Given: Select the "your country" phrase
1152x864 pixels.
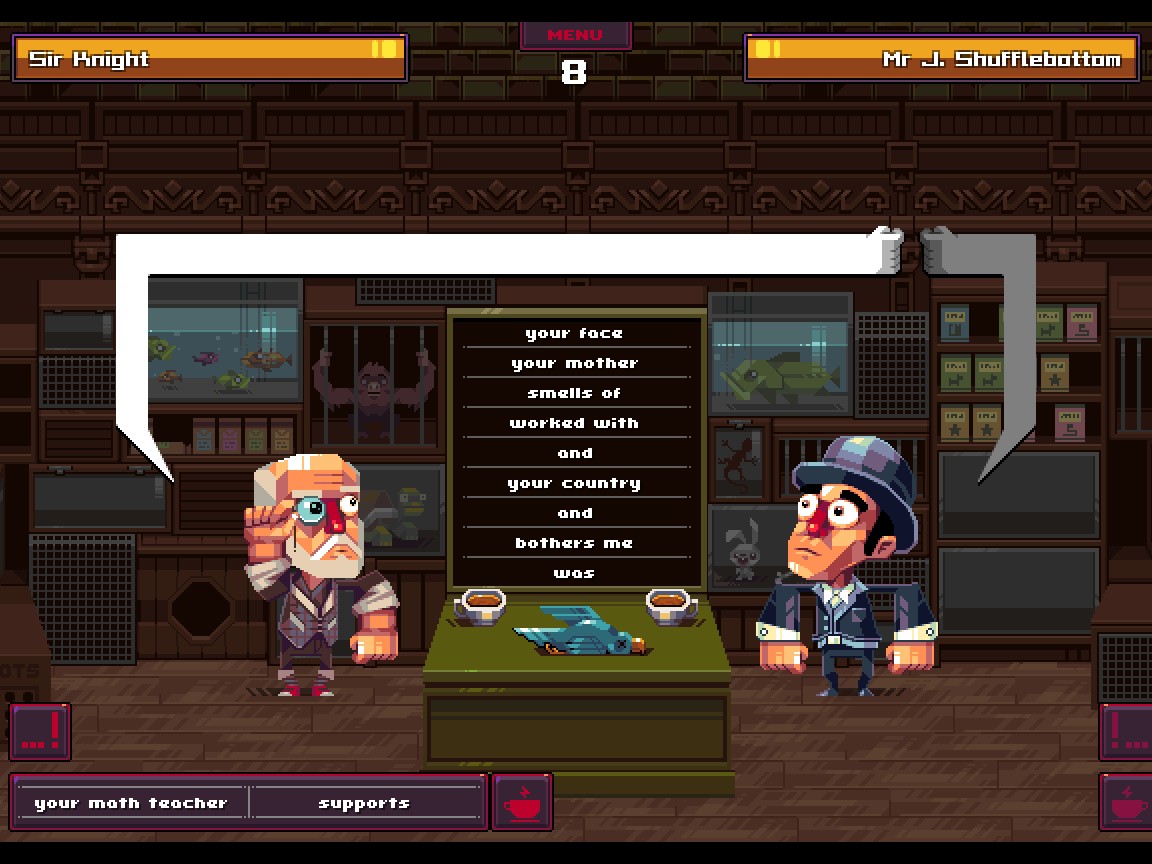Looking at the screenshot, I should tap(575, 483).
